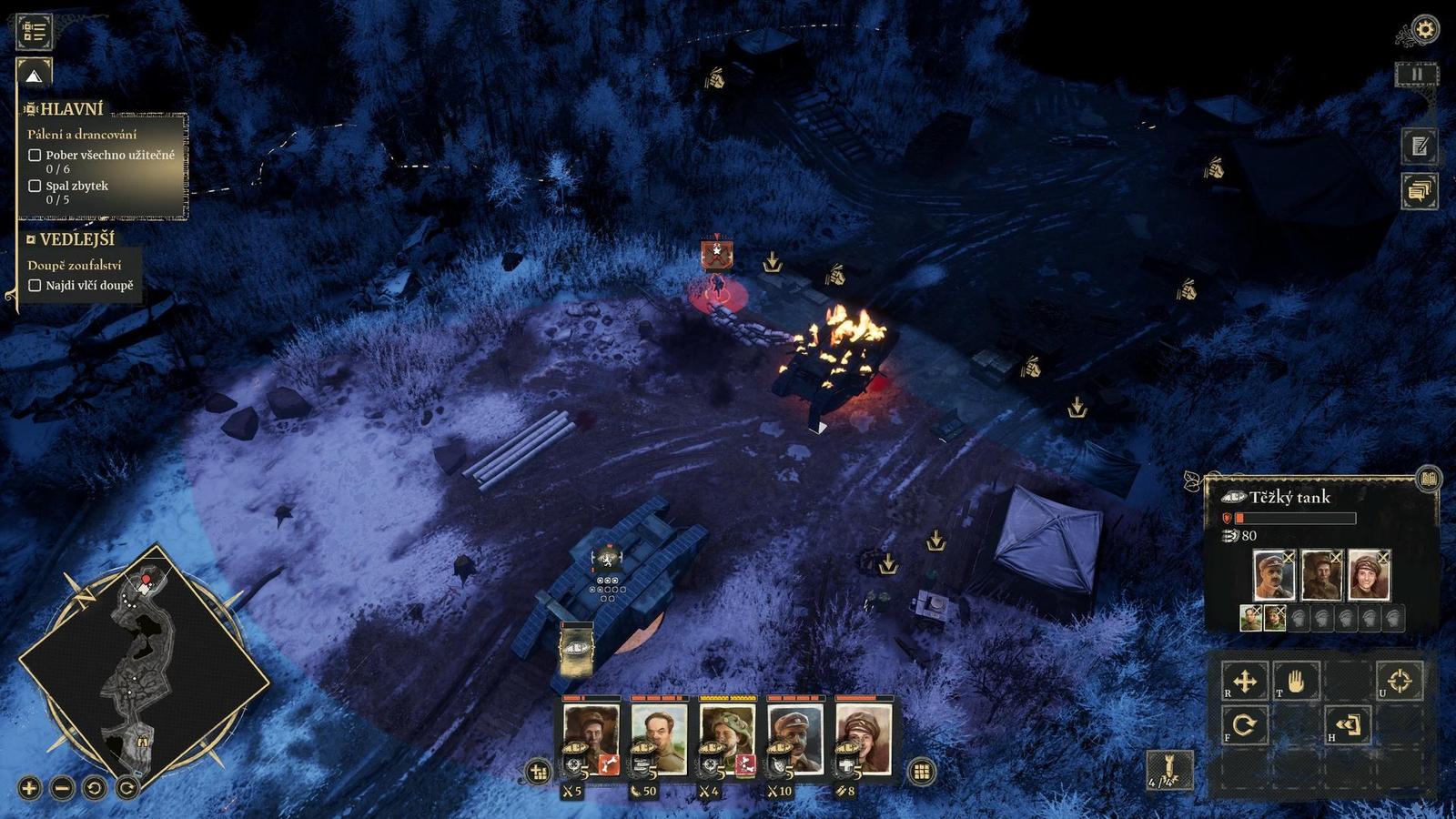Rotate the minimap clockwise
This screenshot has width=1456, height=819.
click(x=127, y=788)
